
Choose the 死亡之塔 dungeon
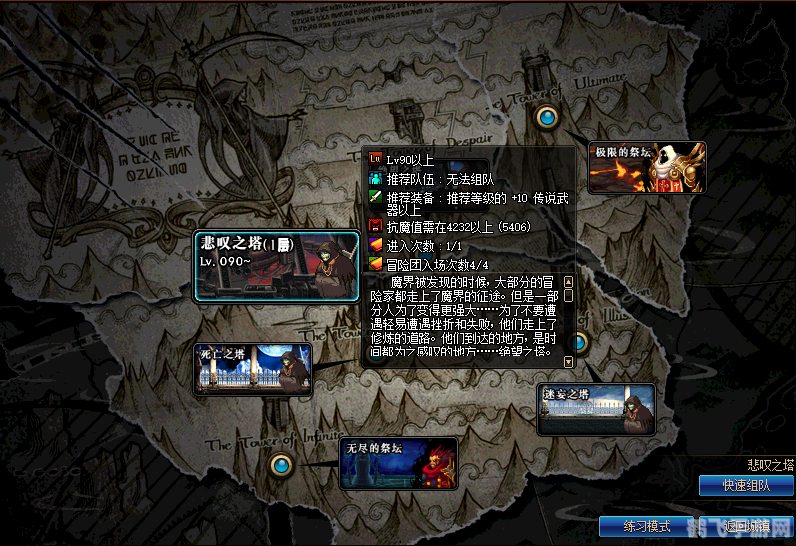click(252, 367)
